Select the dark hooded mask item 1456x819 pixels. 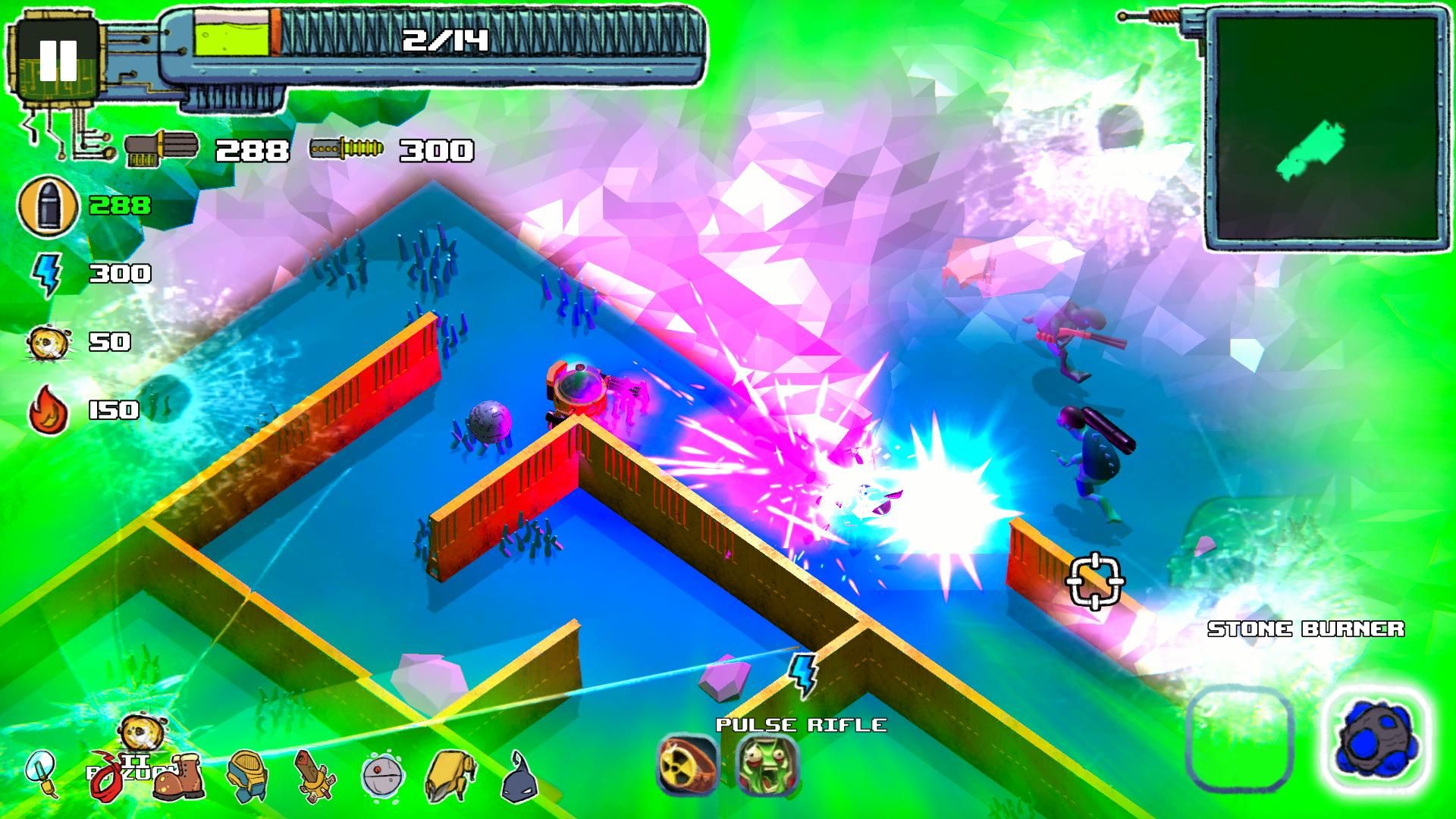[519, 777]
